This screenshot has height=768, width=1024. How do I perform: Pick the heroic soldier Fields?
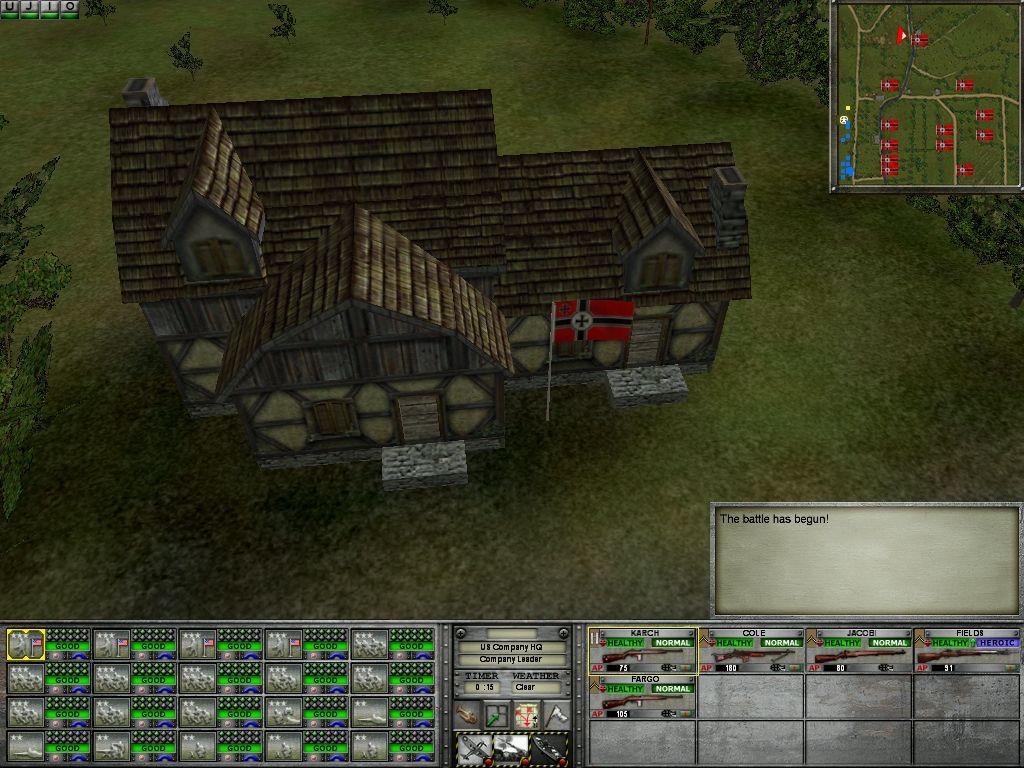tap(967, 650)
